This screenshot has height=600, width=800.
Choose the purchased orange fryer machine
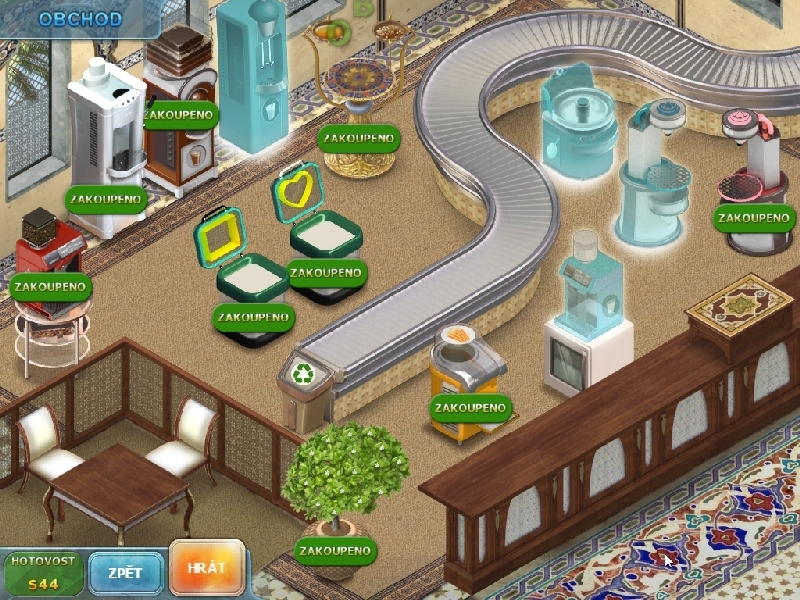pos(464,380)
